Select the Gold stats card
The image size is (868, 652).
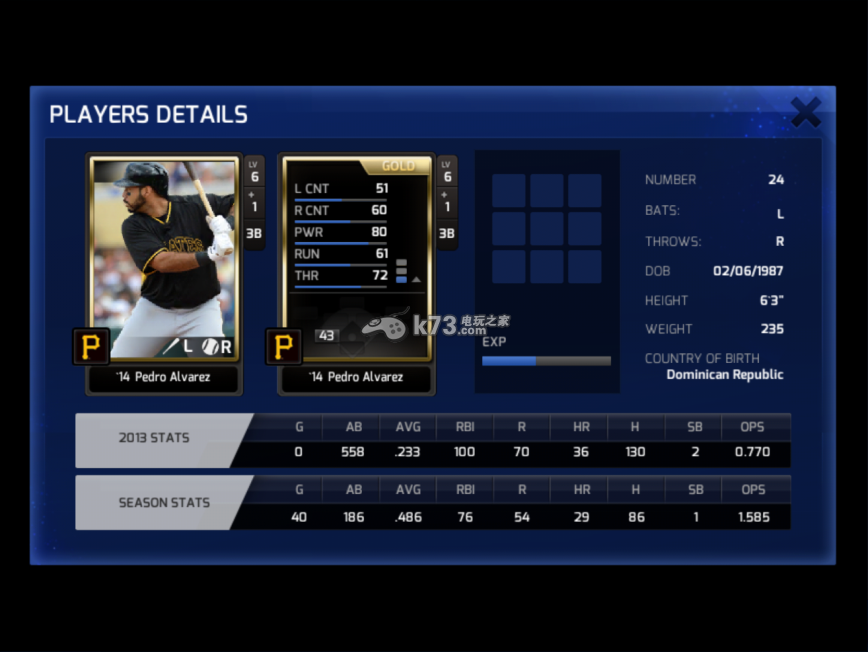point(357,258)
